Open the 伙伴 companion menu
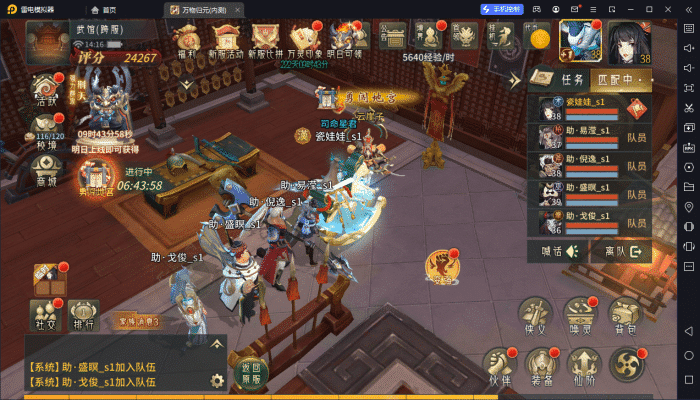This screenshot has height=400, width=700. (x=497, y=367)
